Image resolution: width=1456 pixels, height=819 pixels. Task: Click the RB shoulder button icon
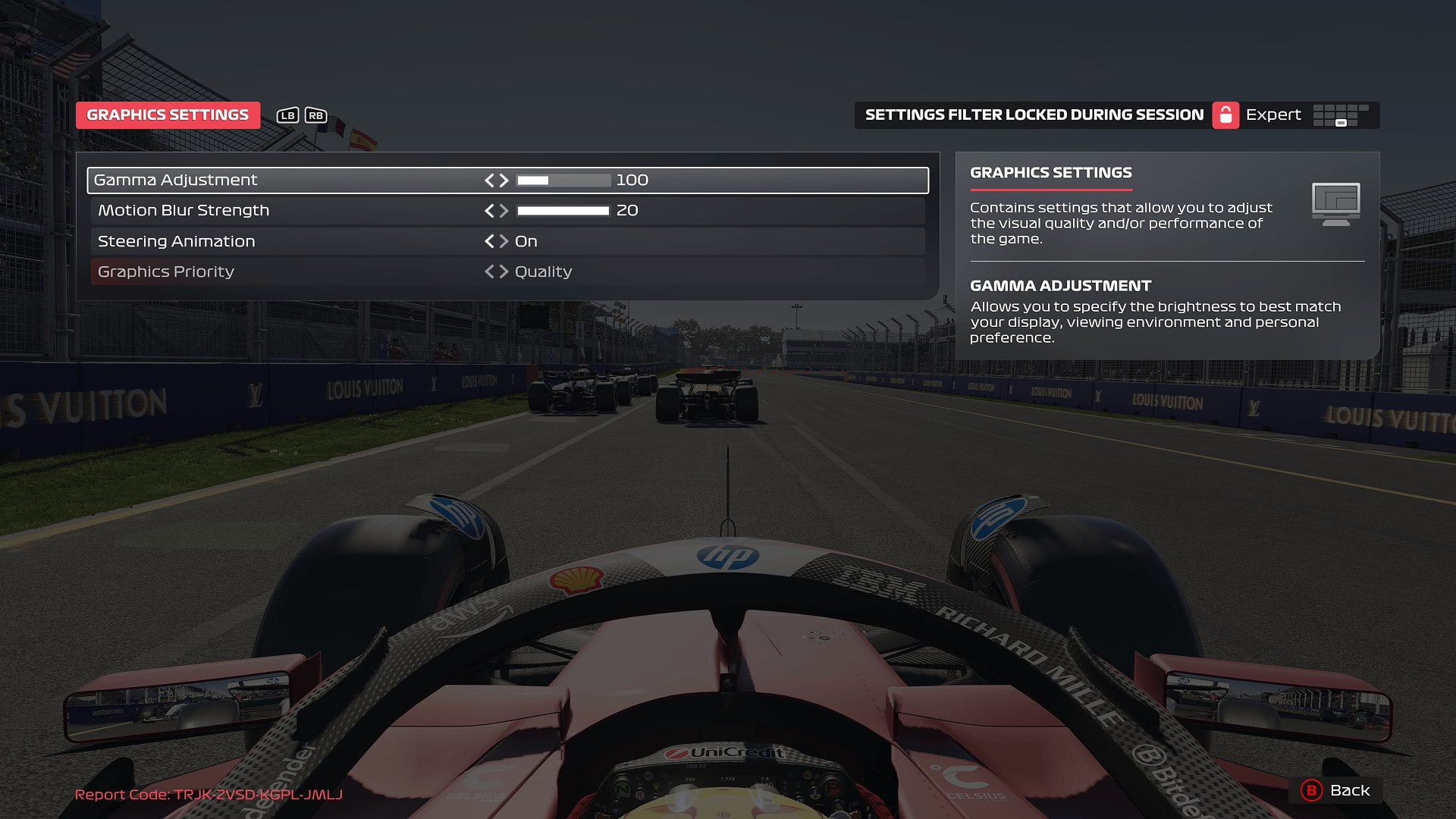pos(315,115)
